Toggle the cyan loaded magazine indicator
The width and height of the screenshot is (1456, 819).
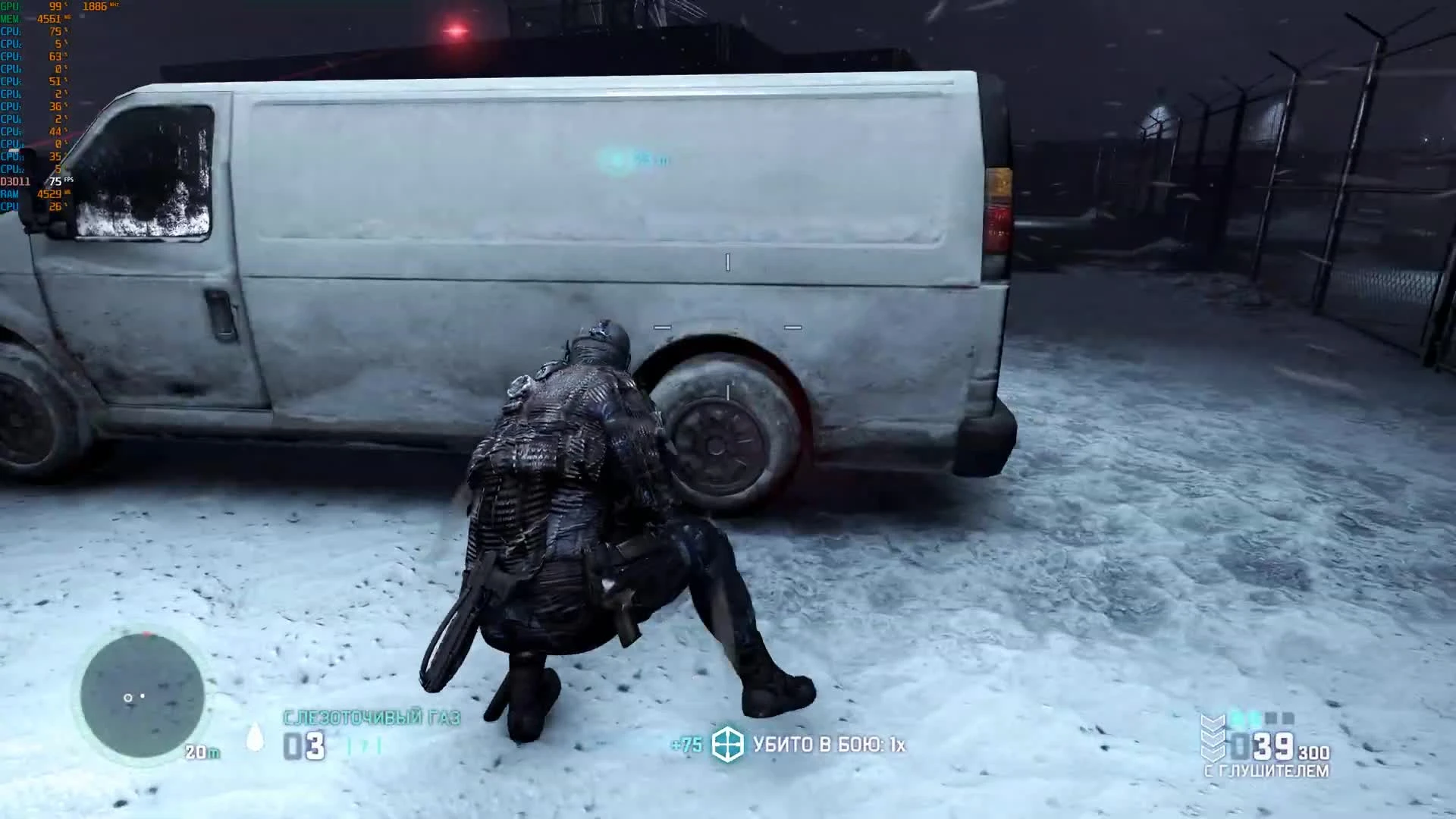(x=1244, y=717)
